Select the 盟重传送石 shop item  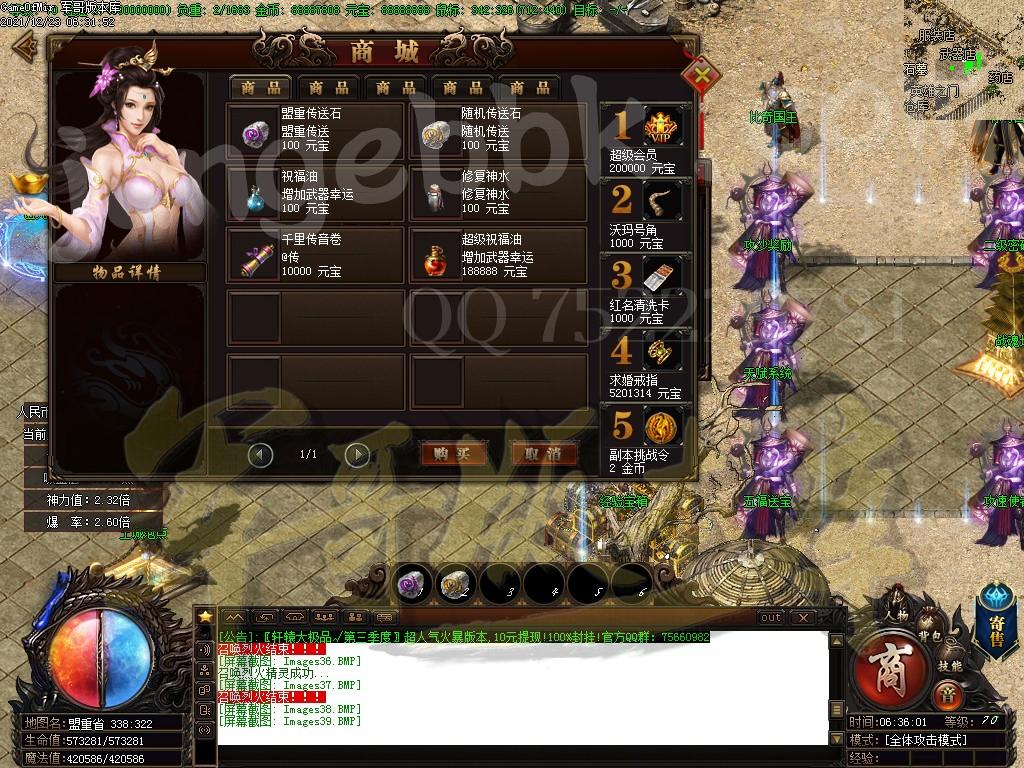tap(316, 130)
